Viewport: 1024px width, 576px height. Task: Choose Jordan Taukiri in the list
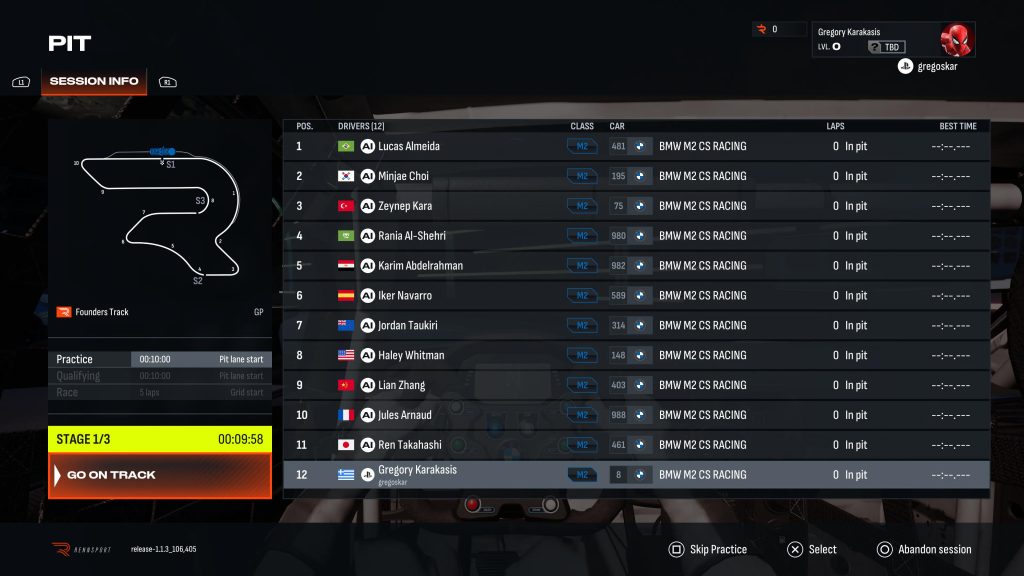[636, 325]
